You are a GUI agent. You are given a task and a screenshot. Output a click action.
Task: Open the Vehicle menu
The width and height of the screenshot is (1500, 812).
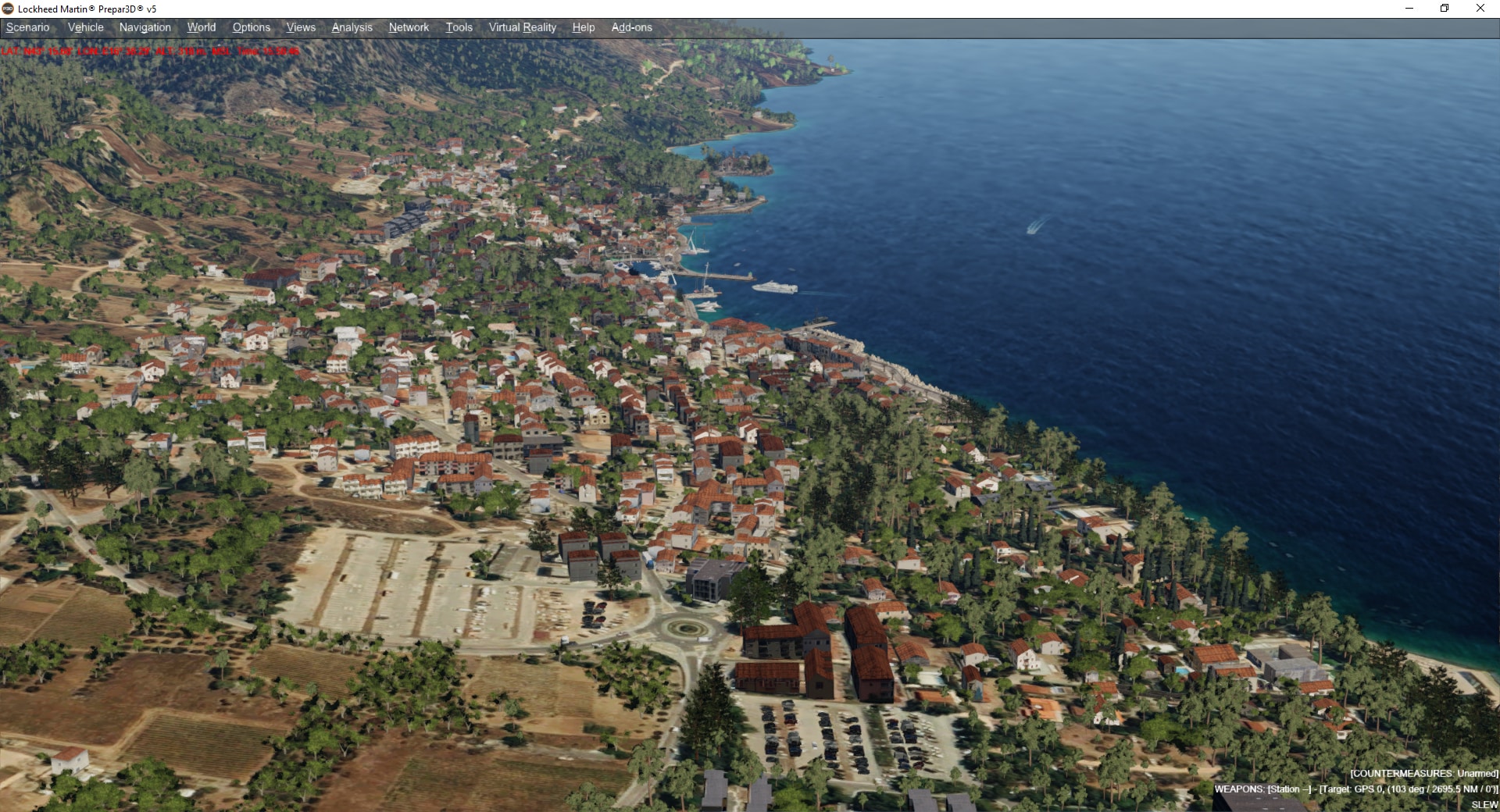(85, 27)
